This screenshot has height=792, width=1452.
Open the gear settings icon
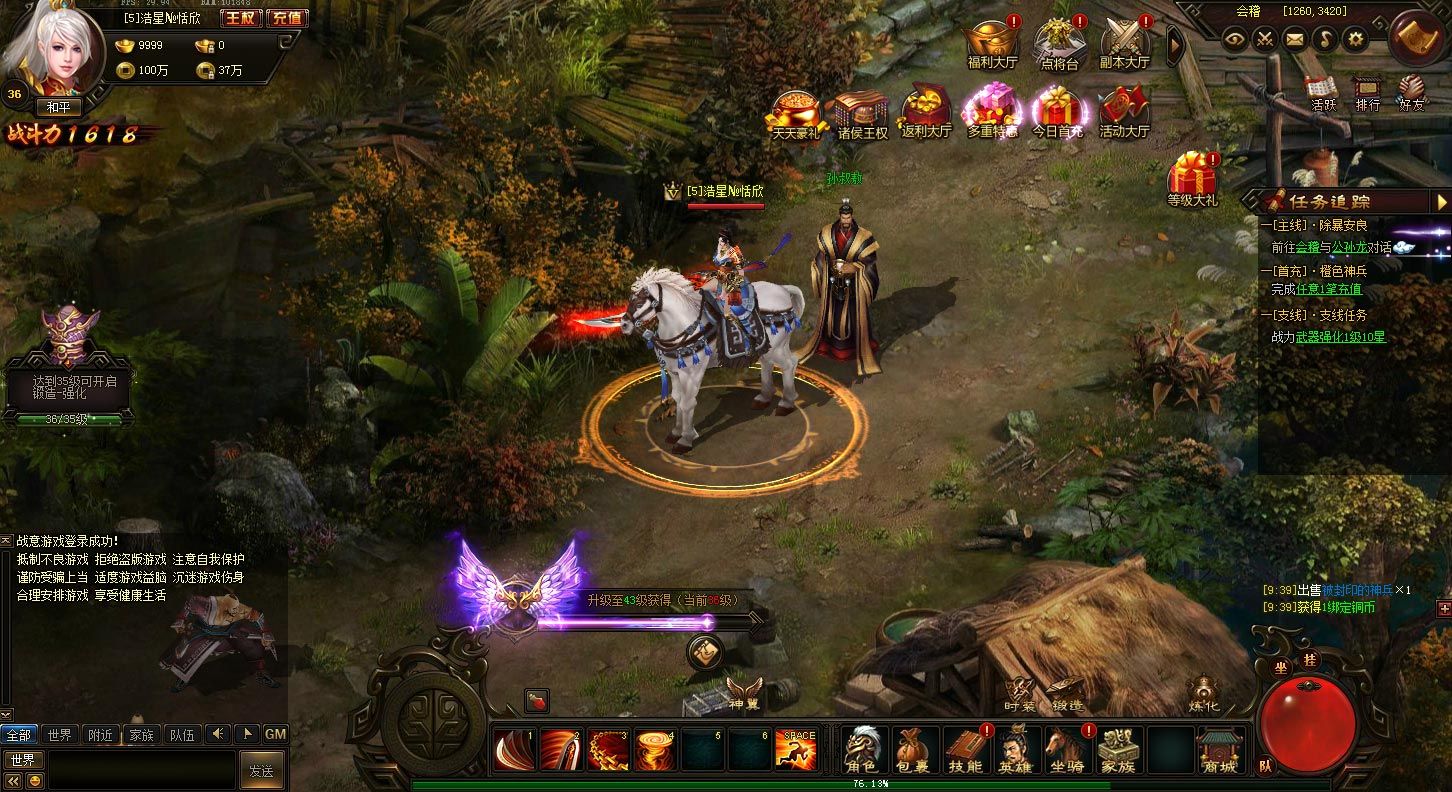click(1355, 39)
